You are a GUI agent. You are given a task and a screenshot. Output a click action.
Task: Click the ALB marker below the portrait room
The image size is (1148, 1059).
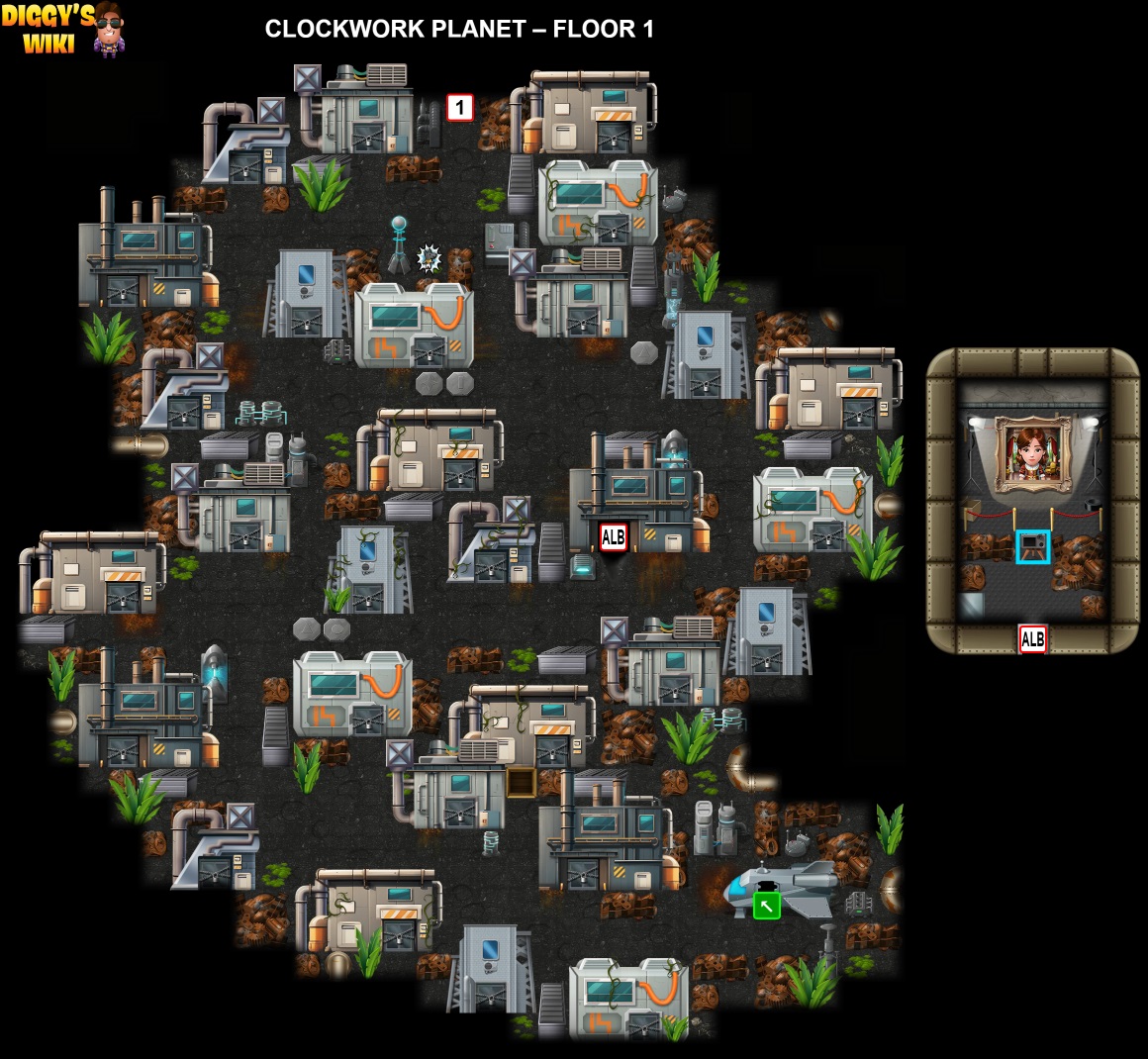[1032, 639]
